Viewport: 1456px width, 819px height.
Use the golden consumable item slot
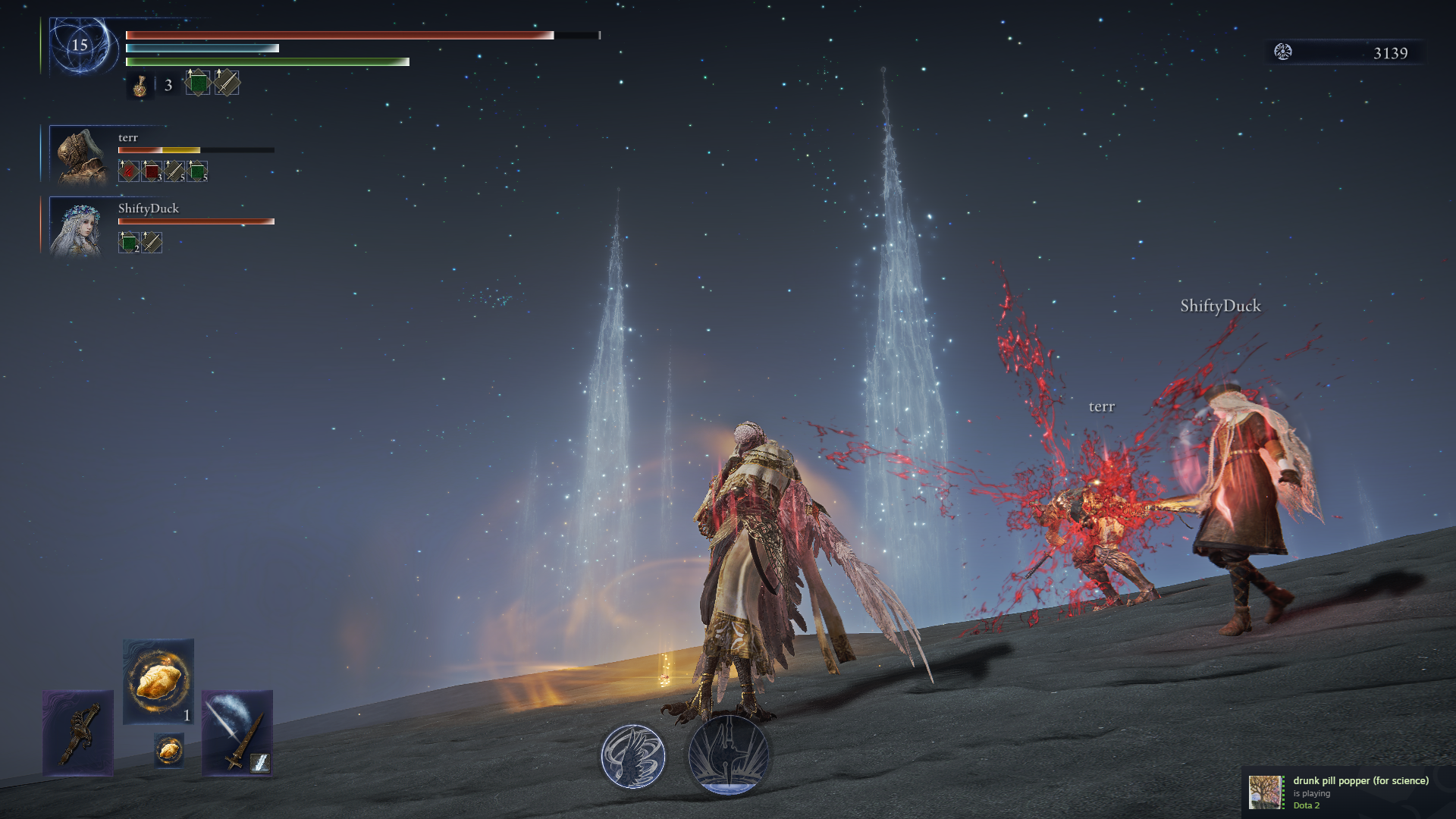point(158,680)
